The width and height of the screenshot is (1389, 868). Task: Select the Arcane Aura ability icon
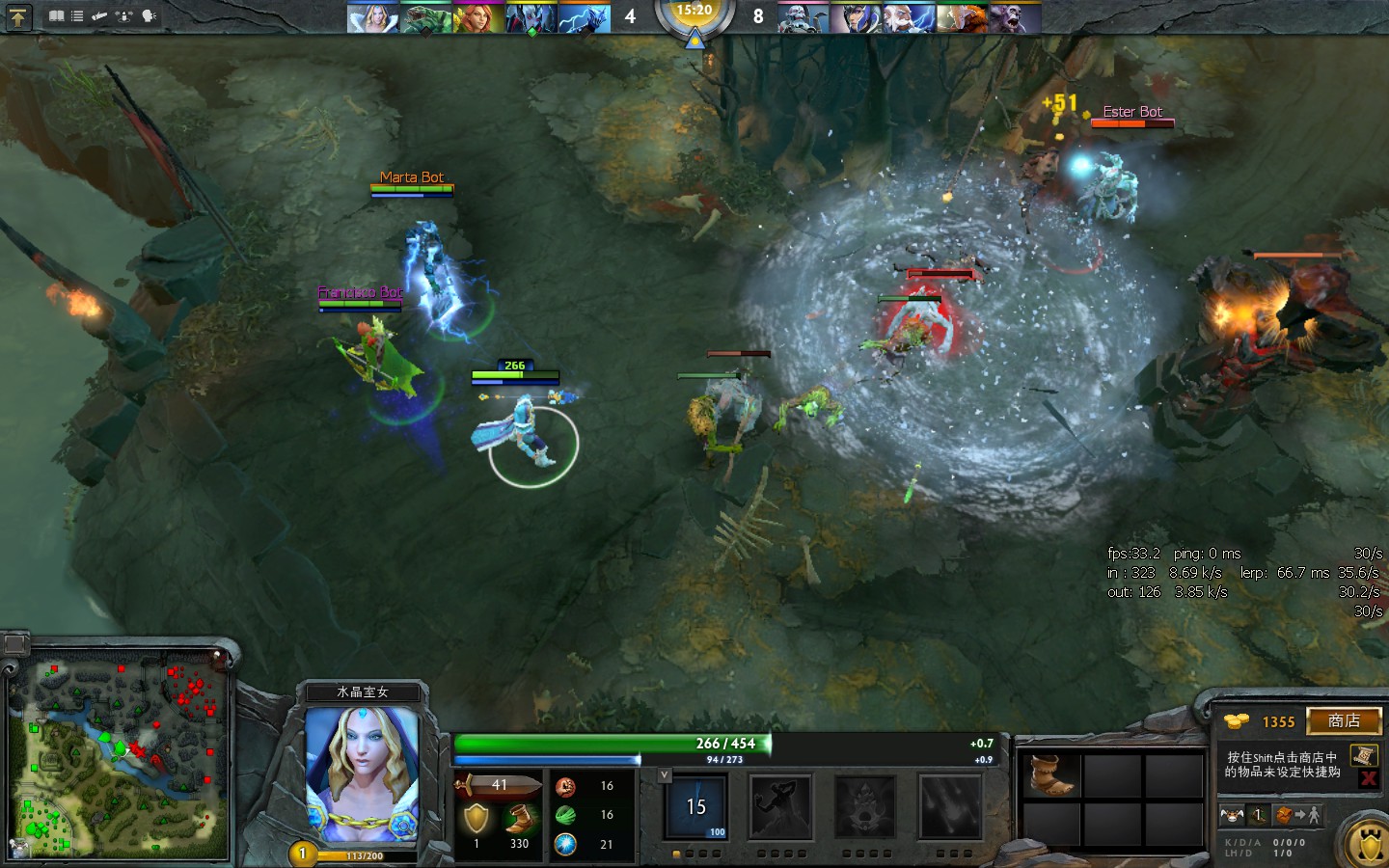[x=865, y=807]
